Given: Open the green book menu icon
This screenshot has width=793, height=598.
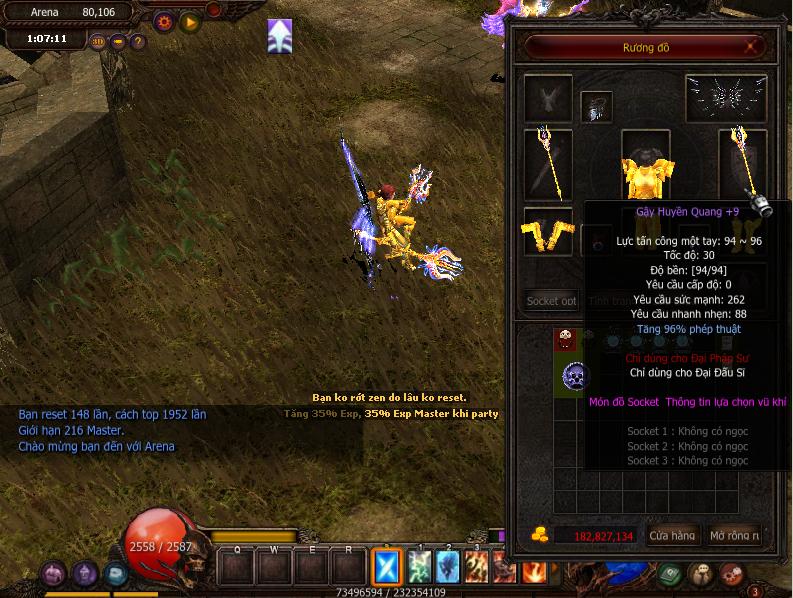Looking at the screenshot, I should [669, 574].
